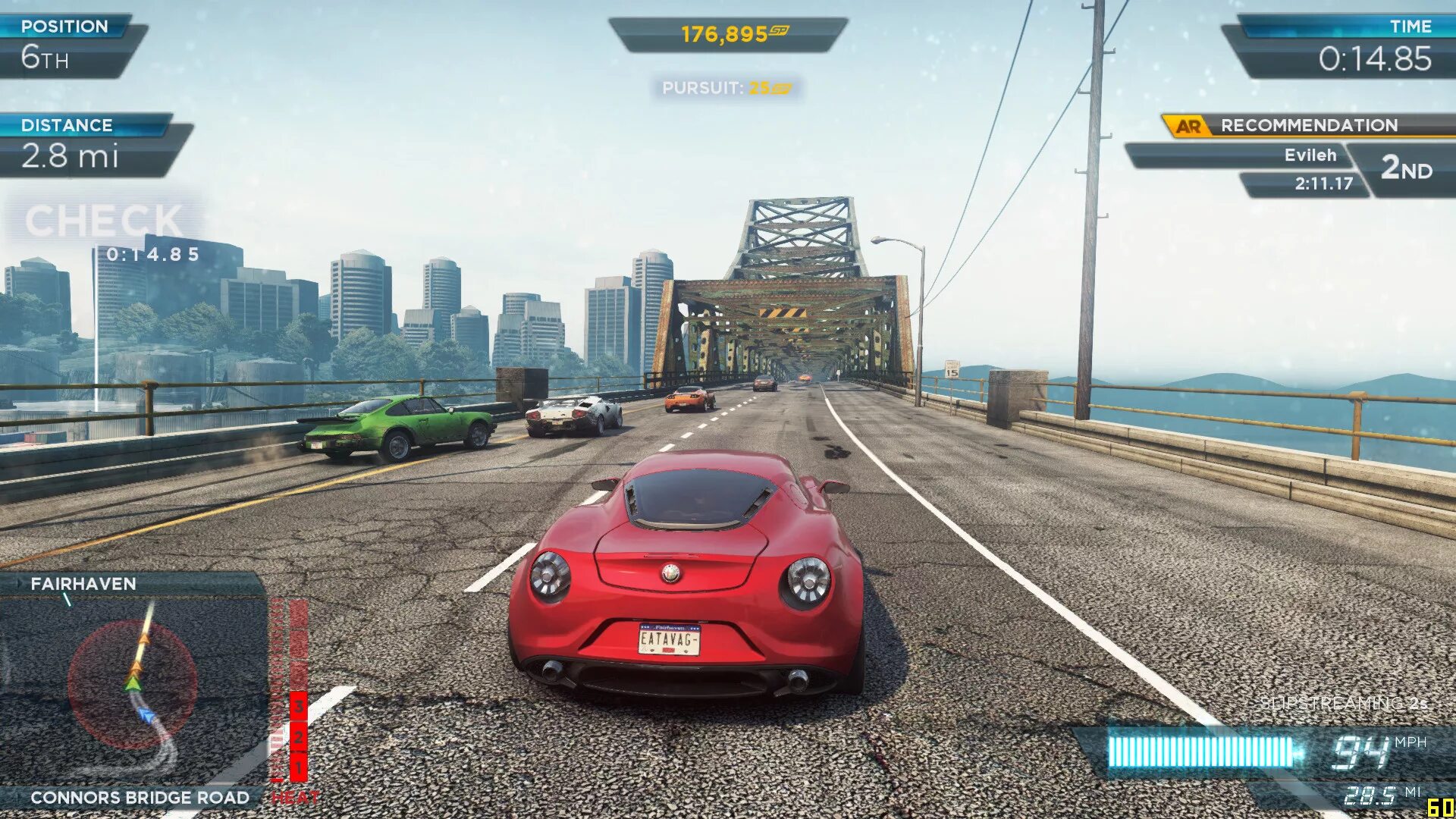The width and height of the screenshot is (1456, 819).
Task: Select the green player arrow on minimap
Action: tap(133, 683)
